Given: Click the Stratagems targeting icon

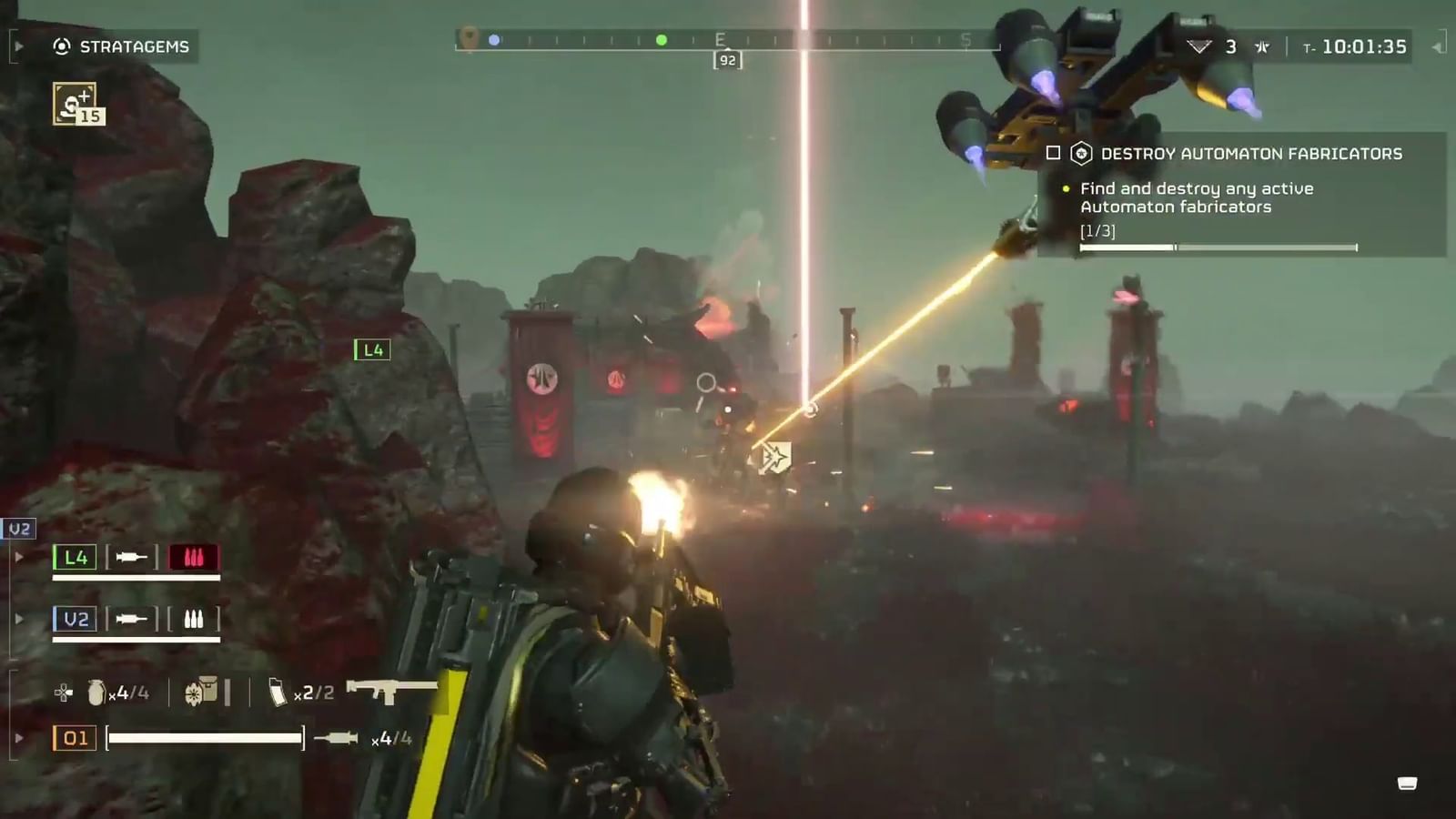Looking at the screenshot, I should pyautogui.click(x=60, y=46).
